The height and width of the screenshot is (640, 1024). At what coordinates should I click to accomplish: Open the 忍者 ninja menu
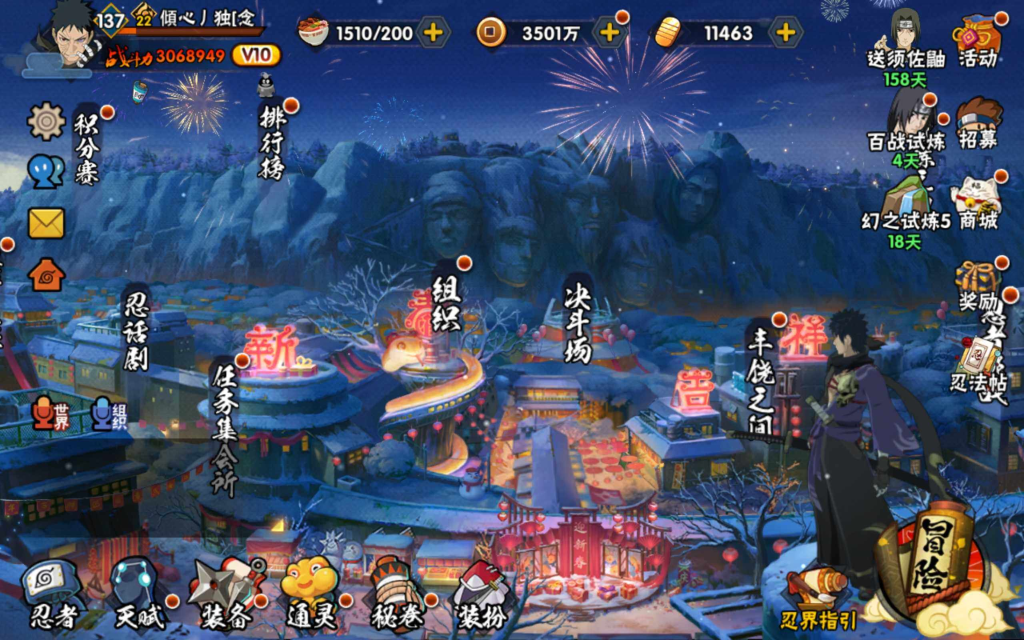pos(50,595)
